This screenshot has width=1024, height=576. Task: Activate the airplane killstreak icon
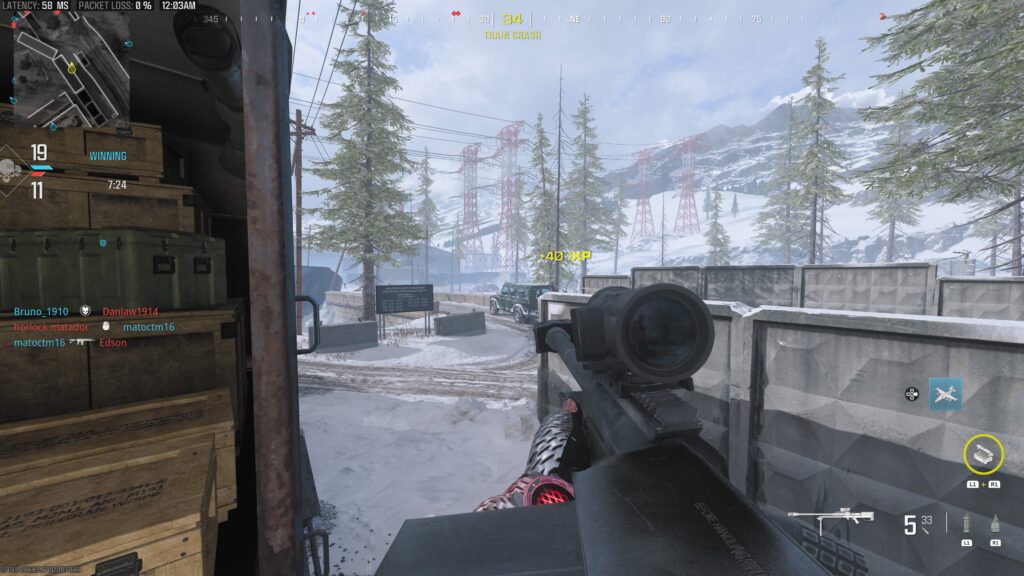click(x=945, y=394)
